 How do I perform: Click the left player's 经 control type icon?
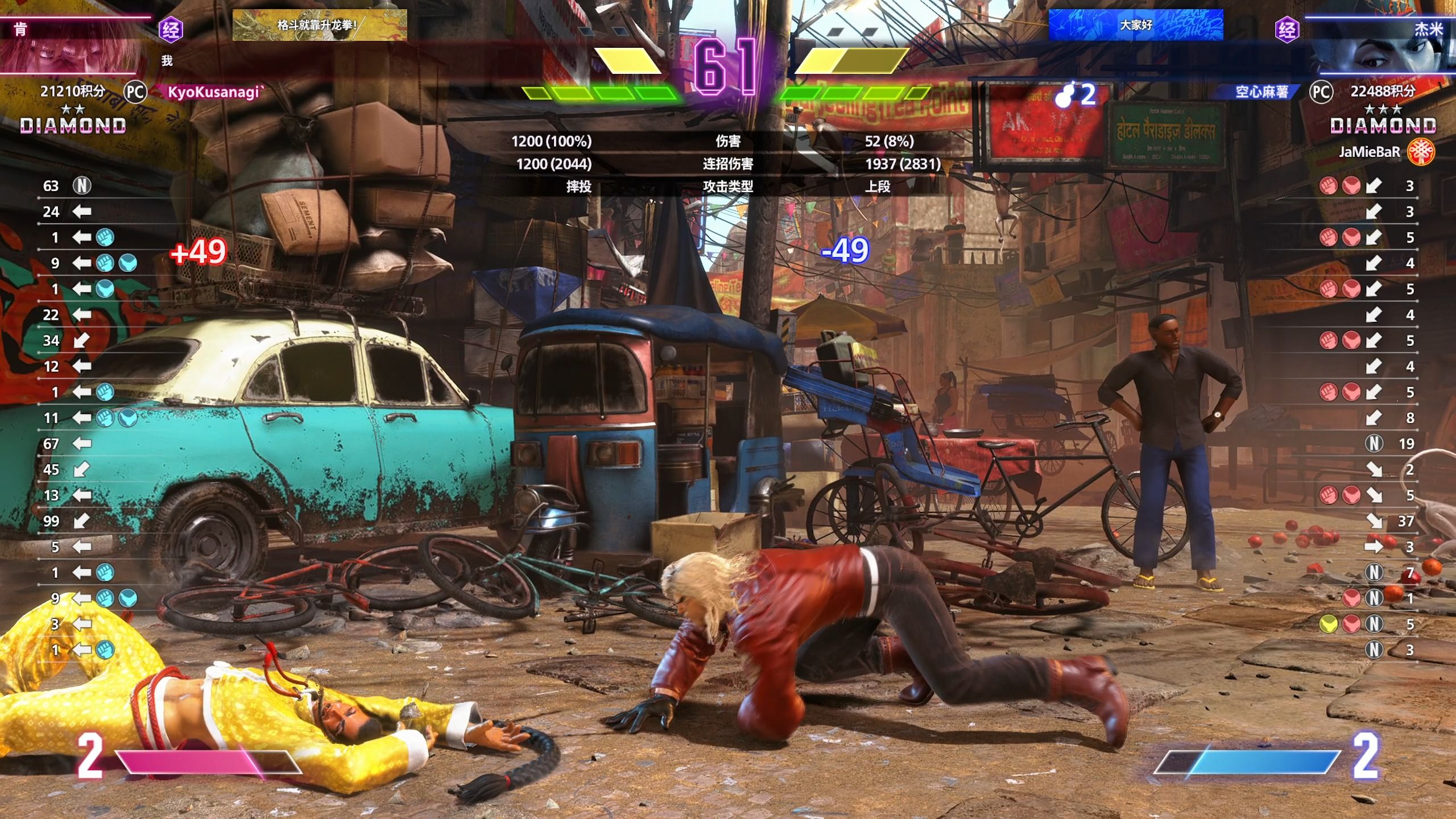(171, 30)
